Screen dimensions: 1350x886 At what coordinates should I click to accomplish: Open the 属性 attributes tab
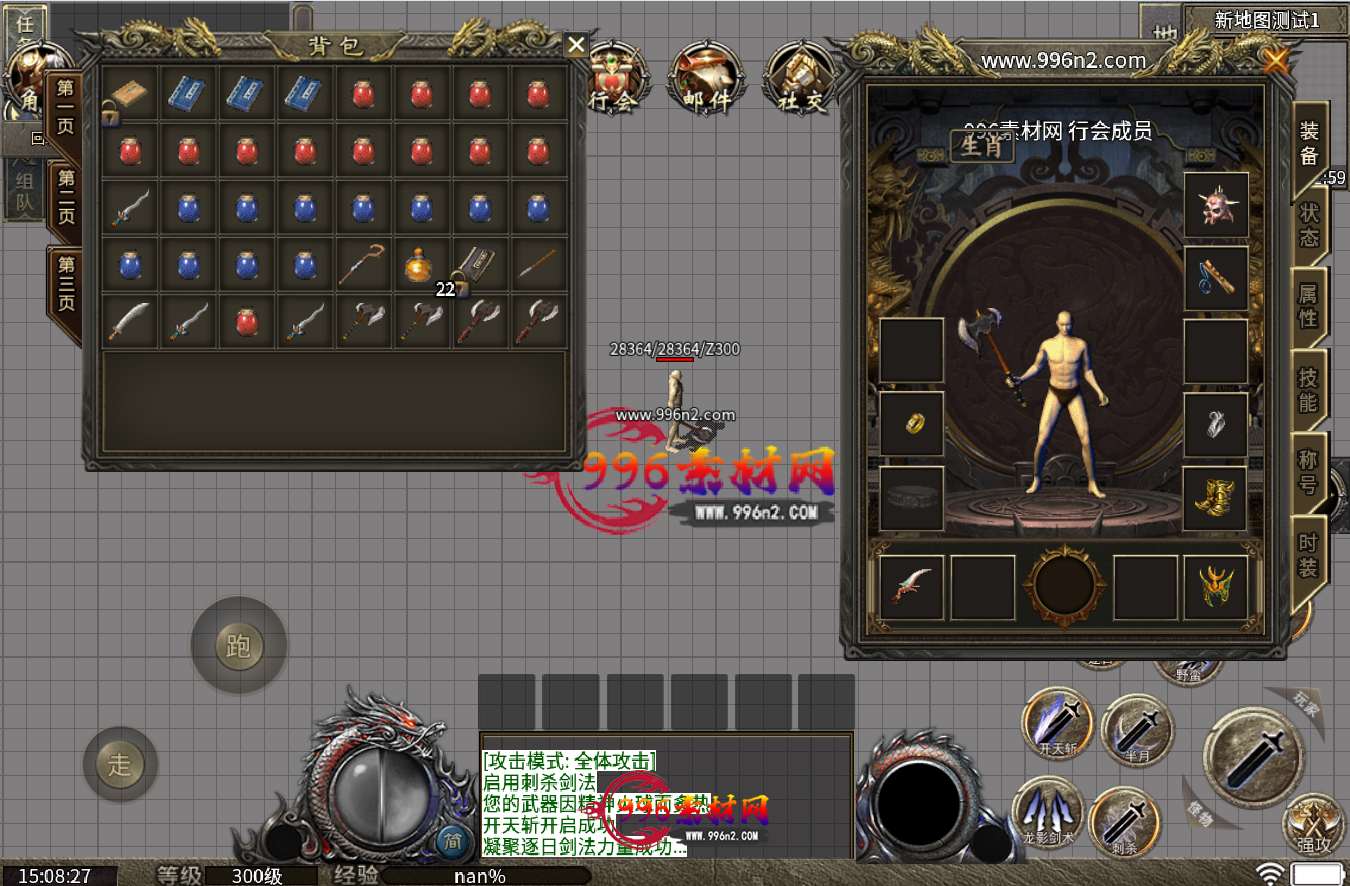coord(1309,306)
